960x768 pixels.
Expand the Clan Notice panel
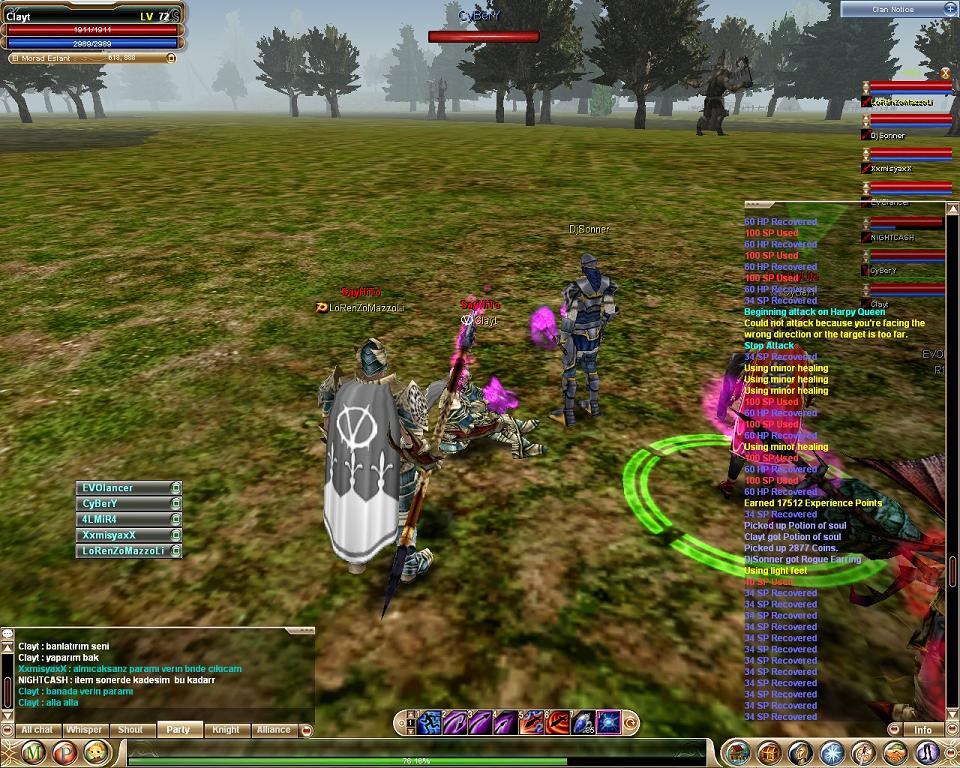pos(949,9)
